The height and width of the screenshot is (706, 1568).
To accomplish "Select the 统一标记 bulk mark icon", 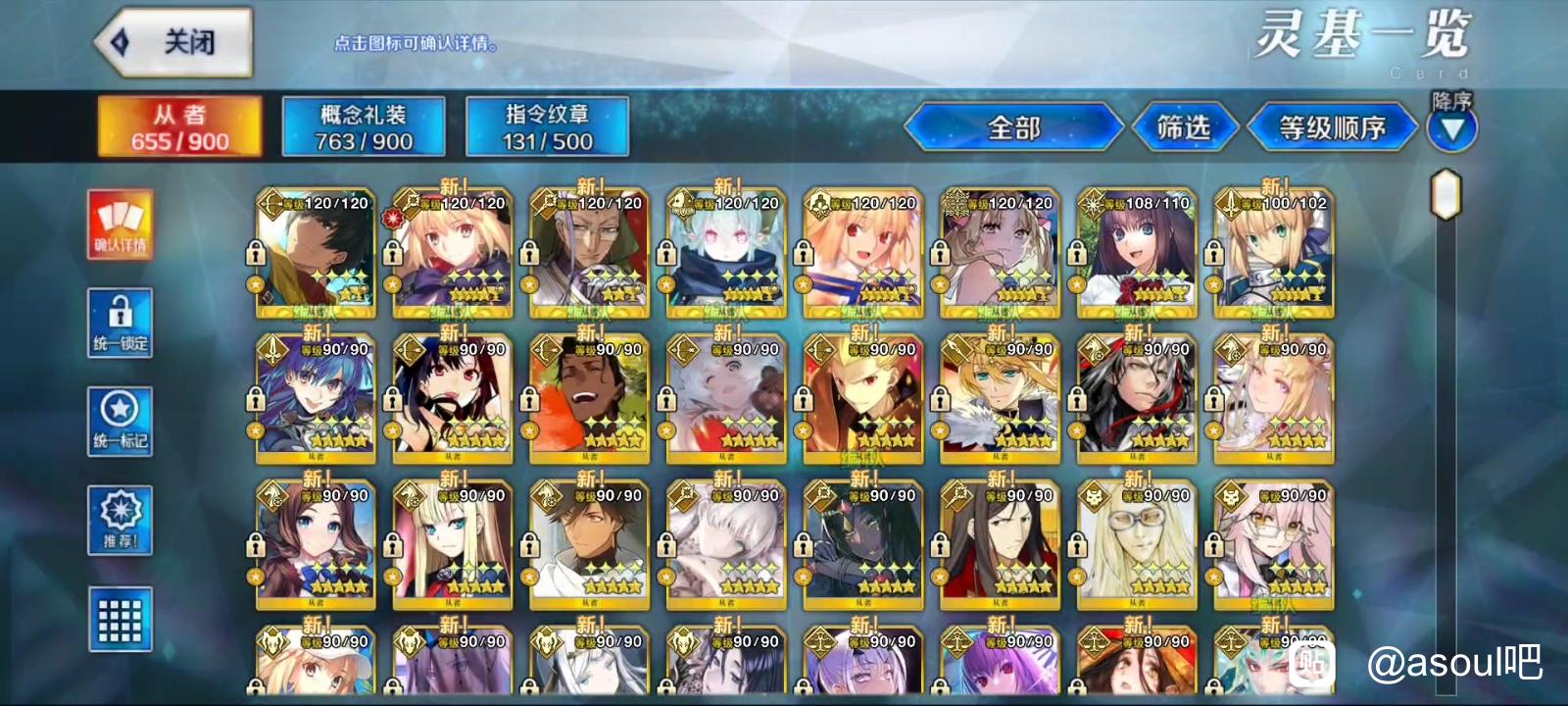I will (x=121, y=421).
